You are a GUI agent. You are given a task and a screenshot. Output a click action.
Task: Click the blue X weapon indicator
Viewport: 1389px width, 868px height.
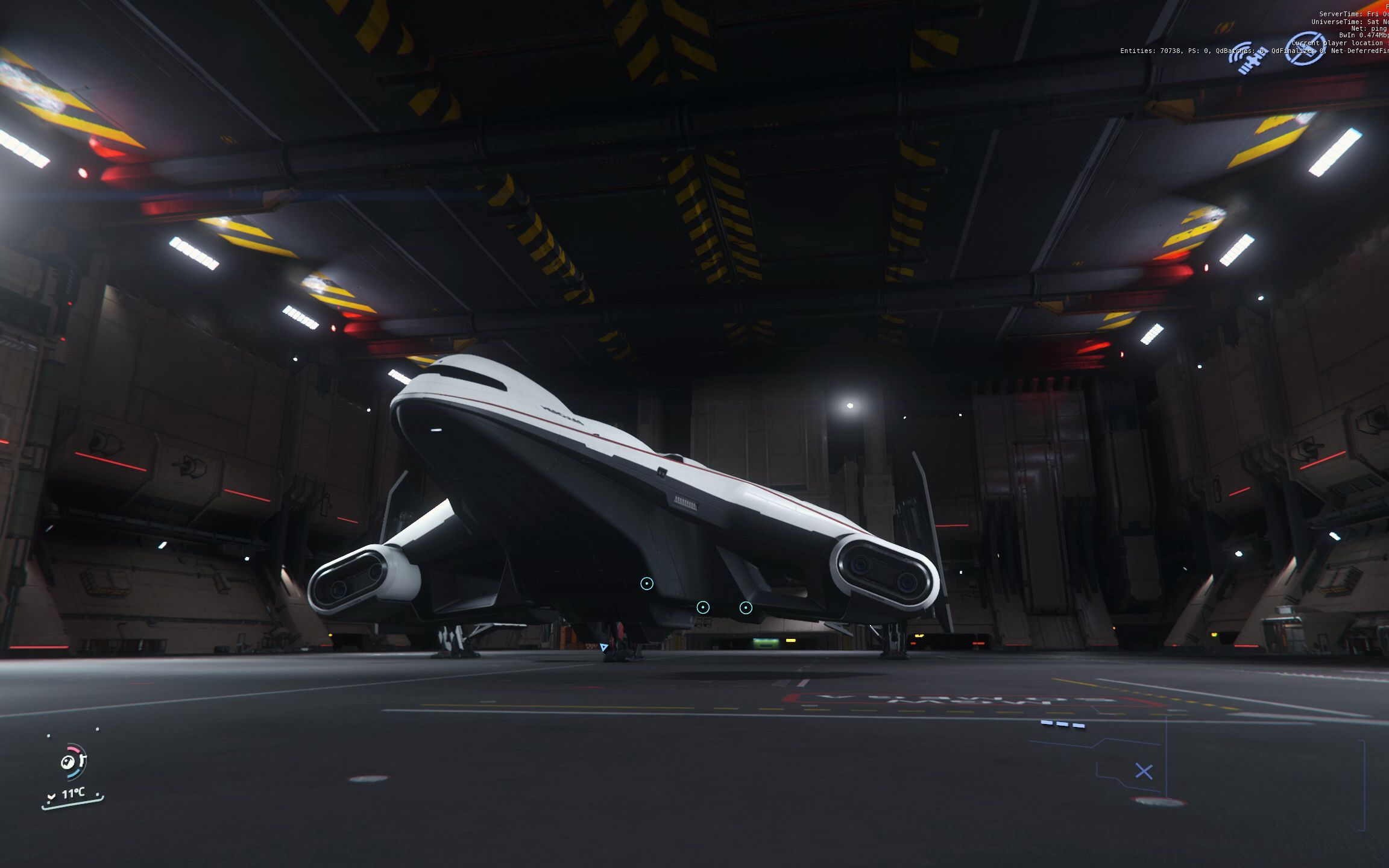[1144, 772]
